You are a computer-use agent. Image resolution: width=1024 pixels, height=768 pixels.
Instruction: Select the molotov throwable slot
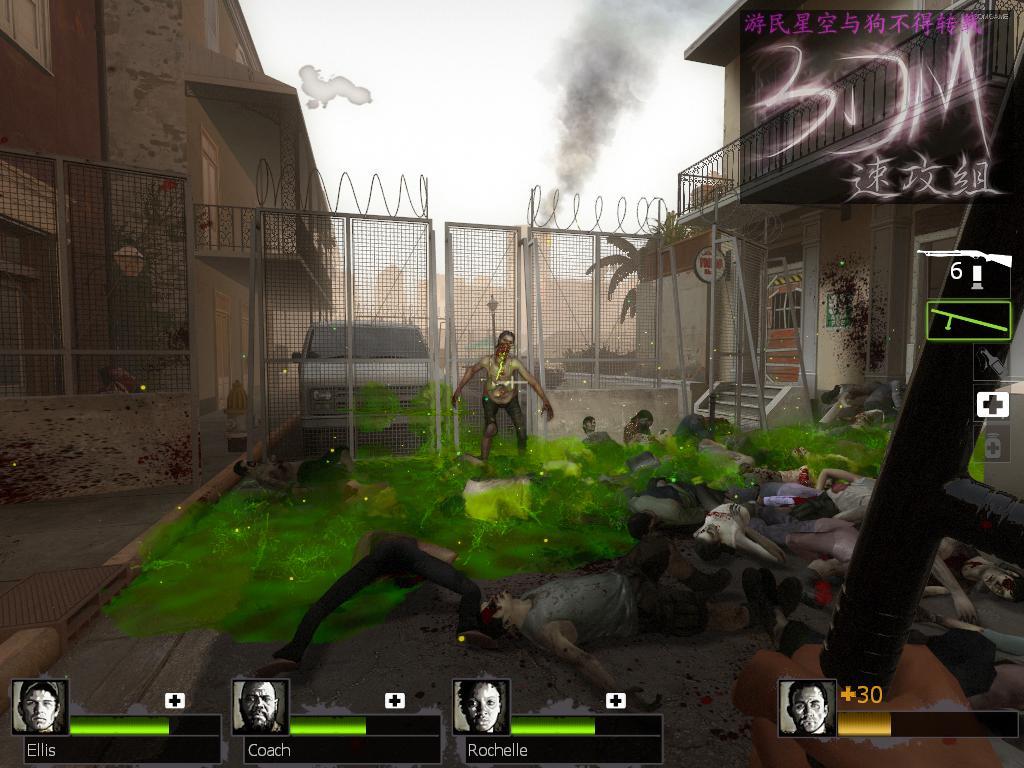[x=992, y=361]
